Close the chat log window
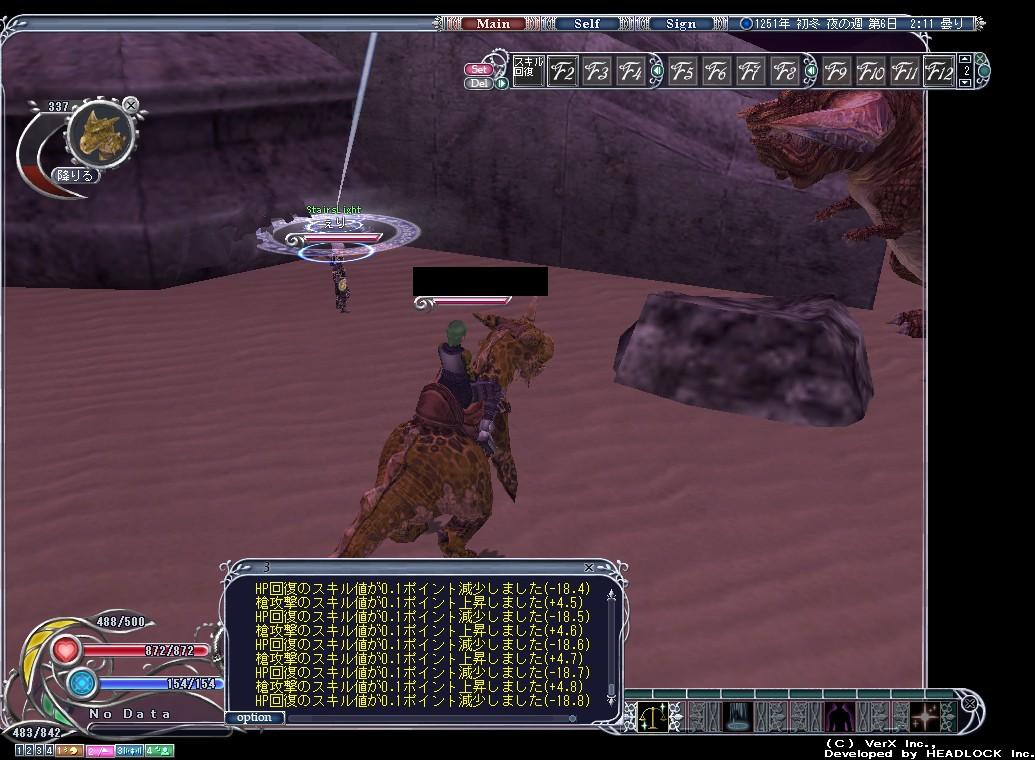Viewport: 1035px width, 760px height. click(x=589, y=568)
